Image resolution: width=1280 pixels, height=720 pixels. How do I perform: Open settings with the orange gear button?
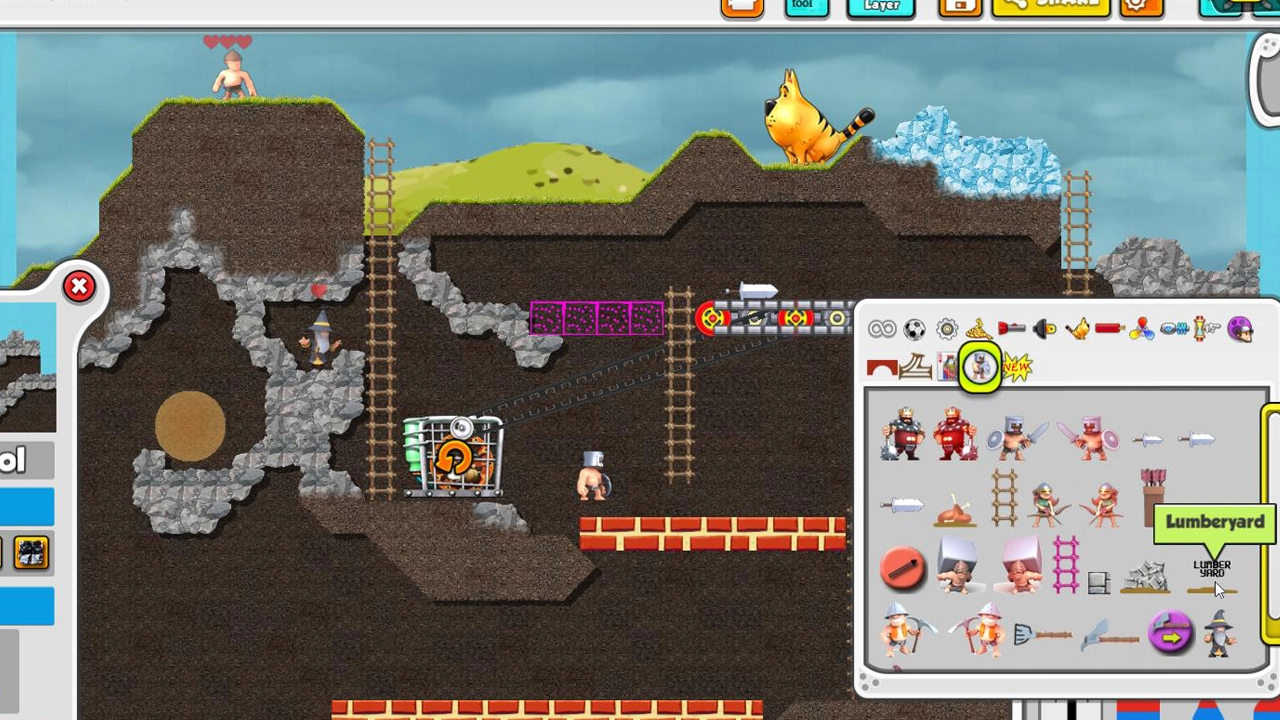pyautogui.click(x=1140, y=6)
